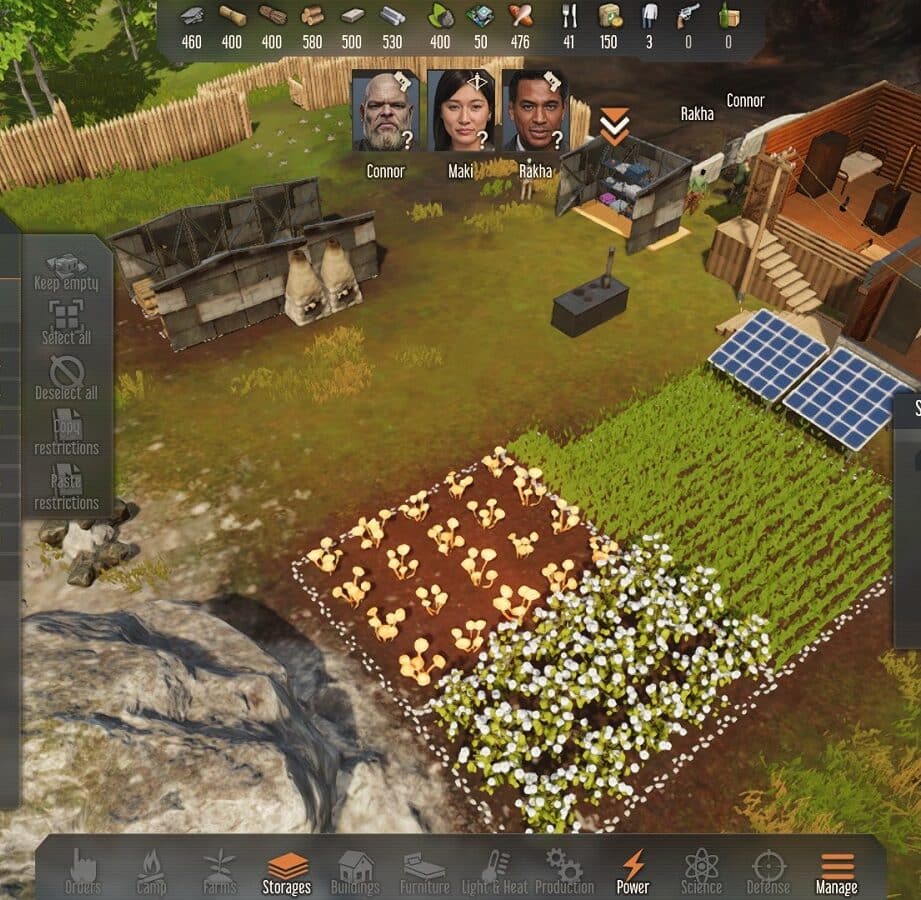This screenshot has width=921, height=900.
Task: Click Deselect all button
Action: tap(67, 378)
